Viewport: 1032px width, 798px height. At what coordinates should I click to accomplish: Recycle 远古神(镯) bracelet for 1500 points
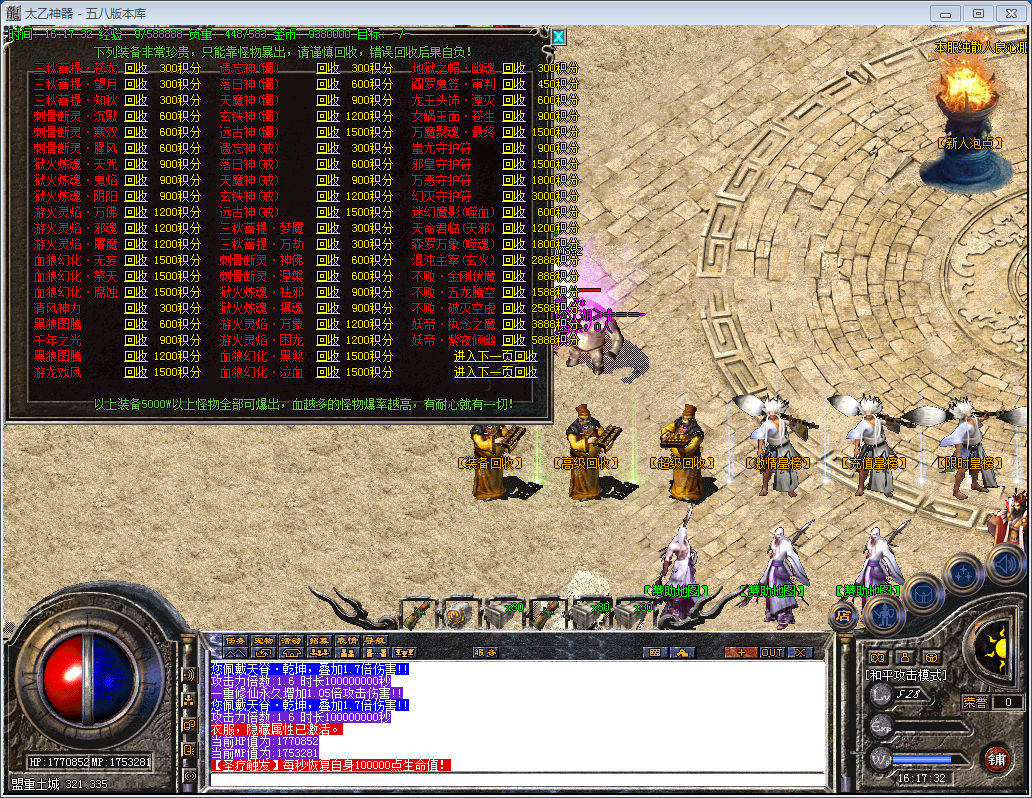pos(328,132)
